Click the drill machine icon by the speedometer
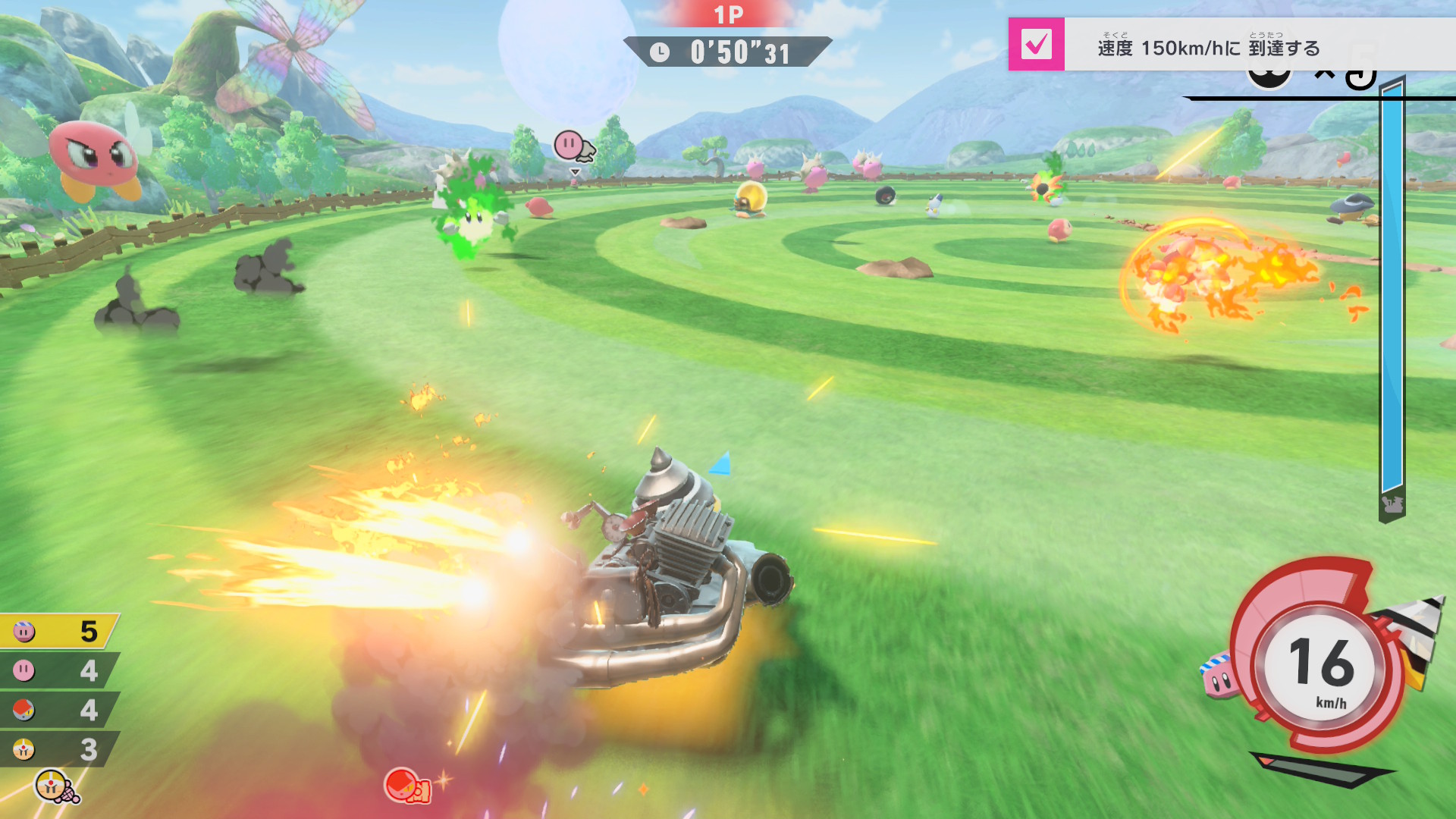 click(1412, 637)
